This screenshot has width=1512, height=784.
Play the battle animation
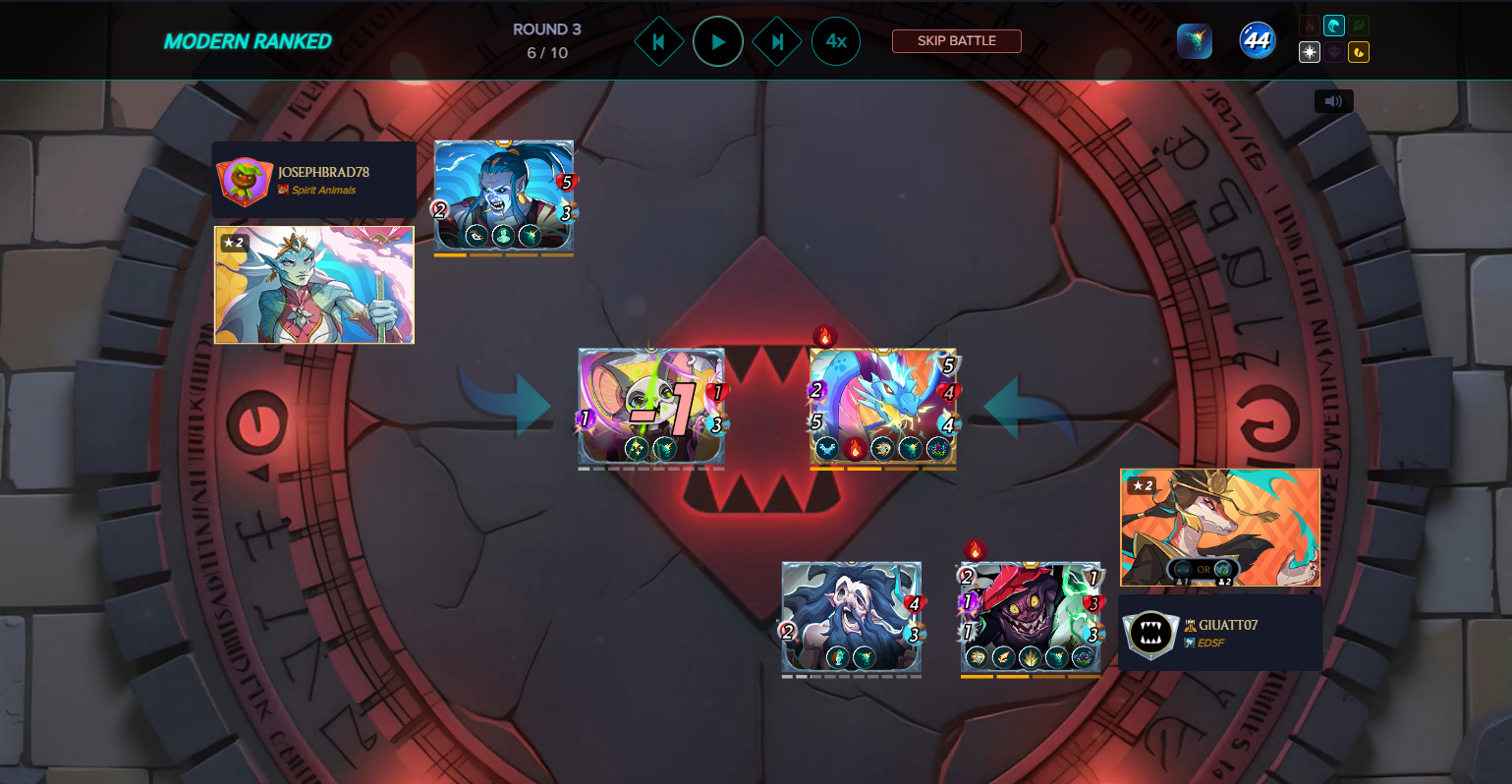tap(718, 42)
